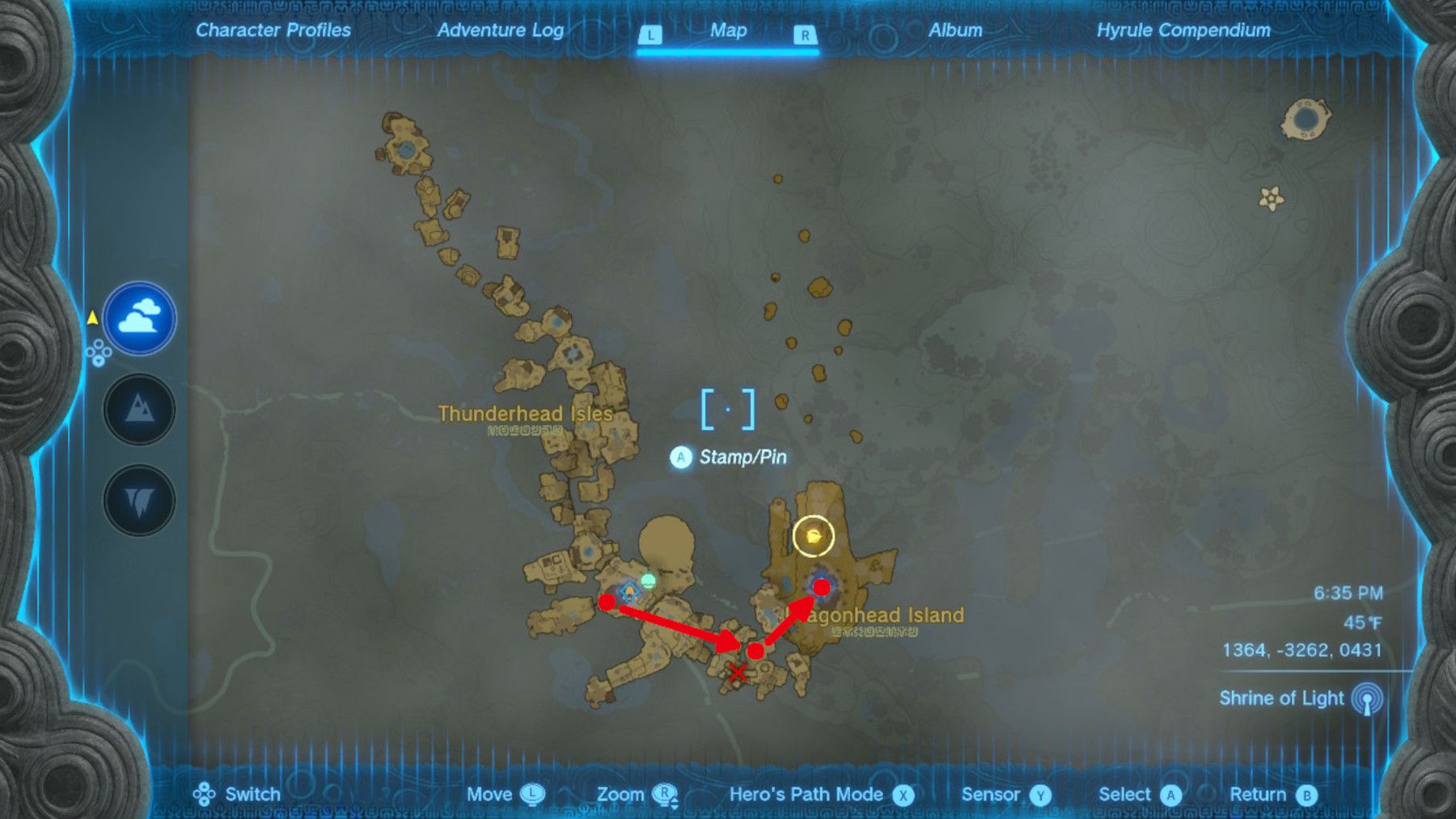Image resolution: width=1456 pixels, height=819 pixels.
Task: Click the map cursor brackets
Action: [727, 409]
